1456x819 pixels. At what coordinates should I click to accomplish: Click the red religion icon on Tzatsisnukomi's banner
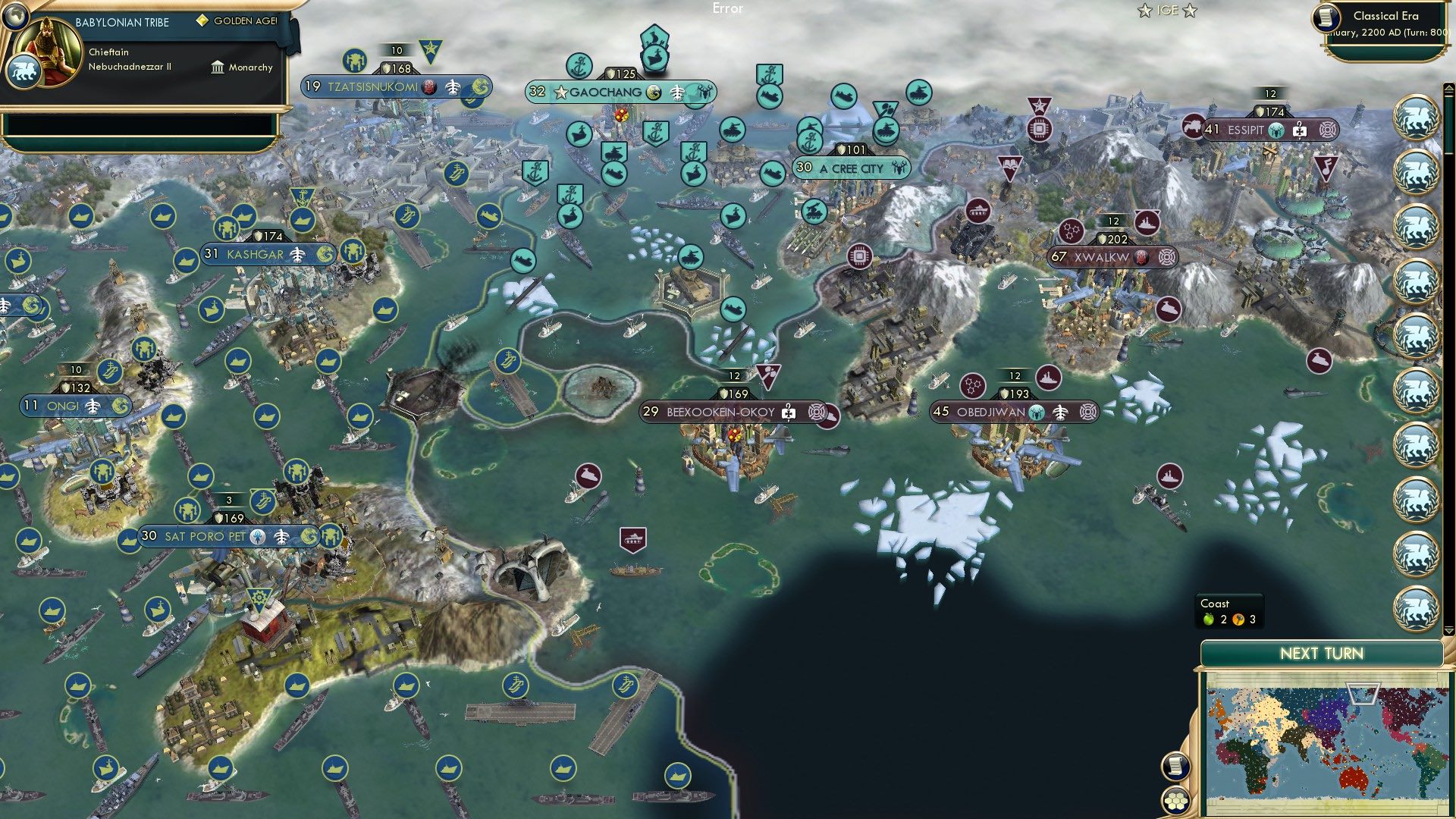[x=428, y=87]
